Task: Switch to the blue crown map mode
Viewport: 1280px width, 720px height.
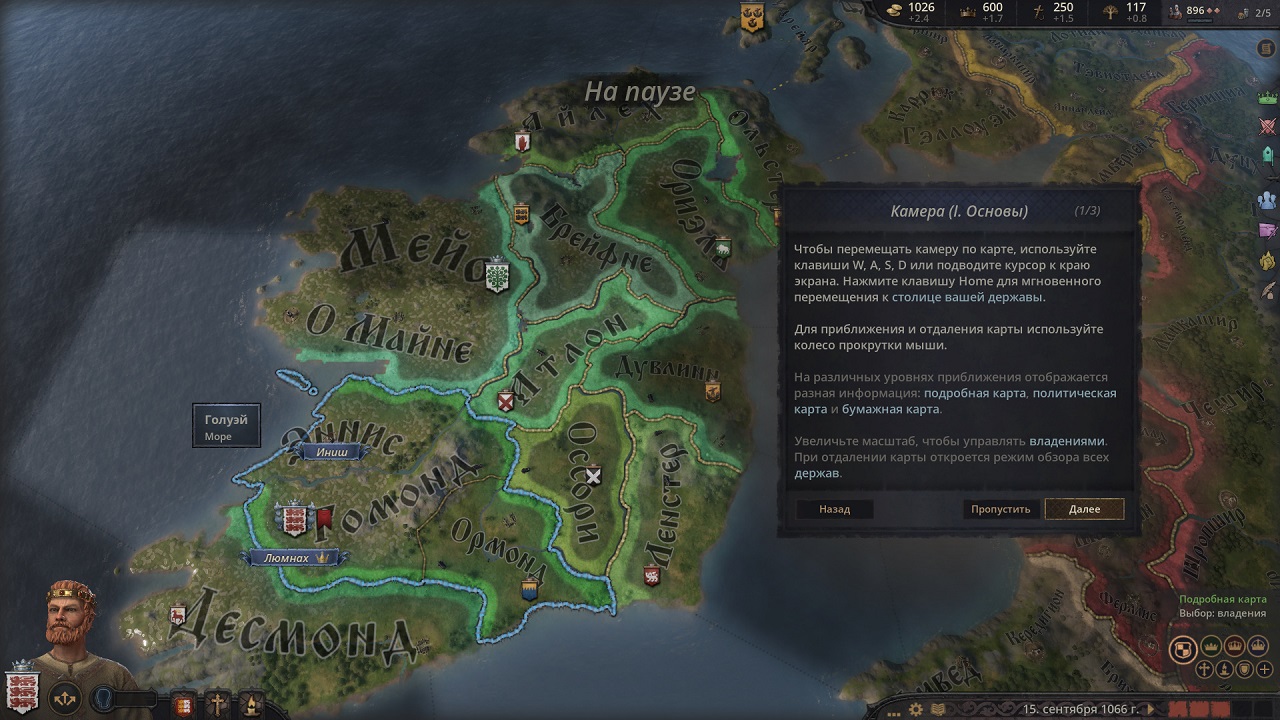Action: coord(1257,646)
